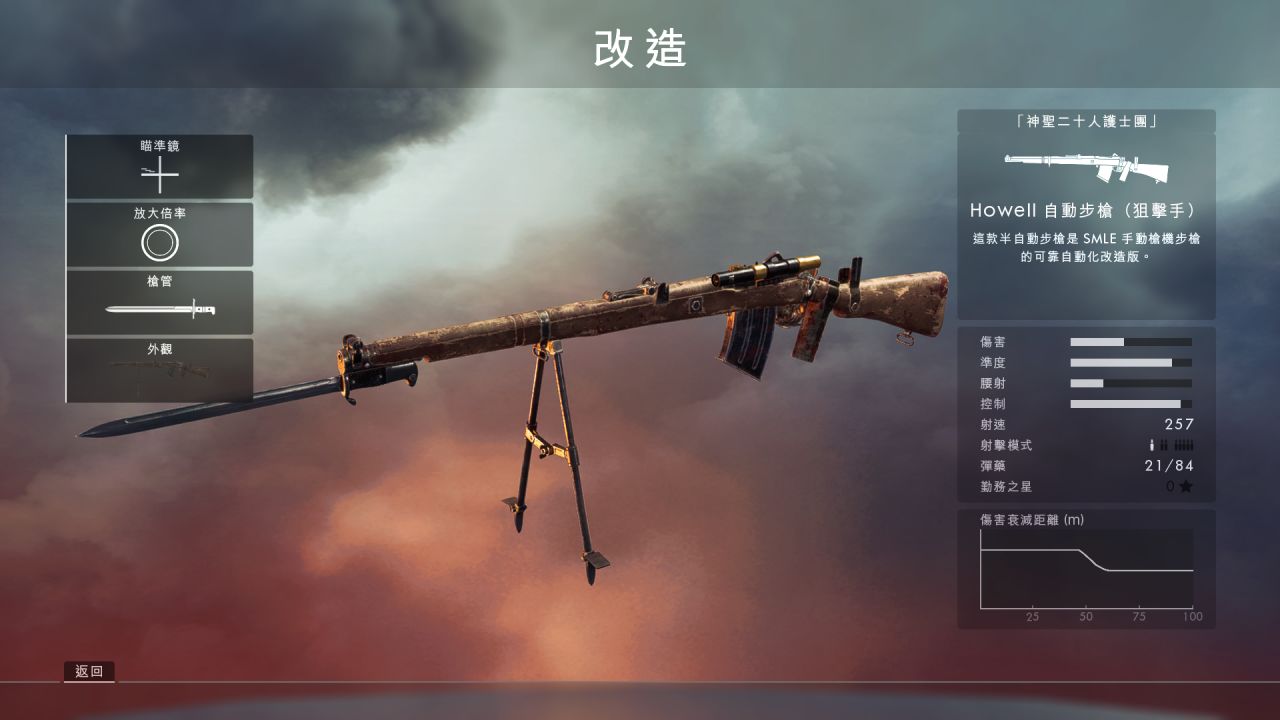Click the circular magnification icon under 放大倍率
This screenshot has width=1280, height=720.
click(158, 240)
